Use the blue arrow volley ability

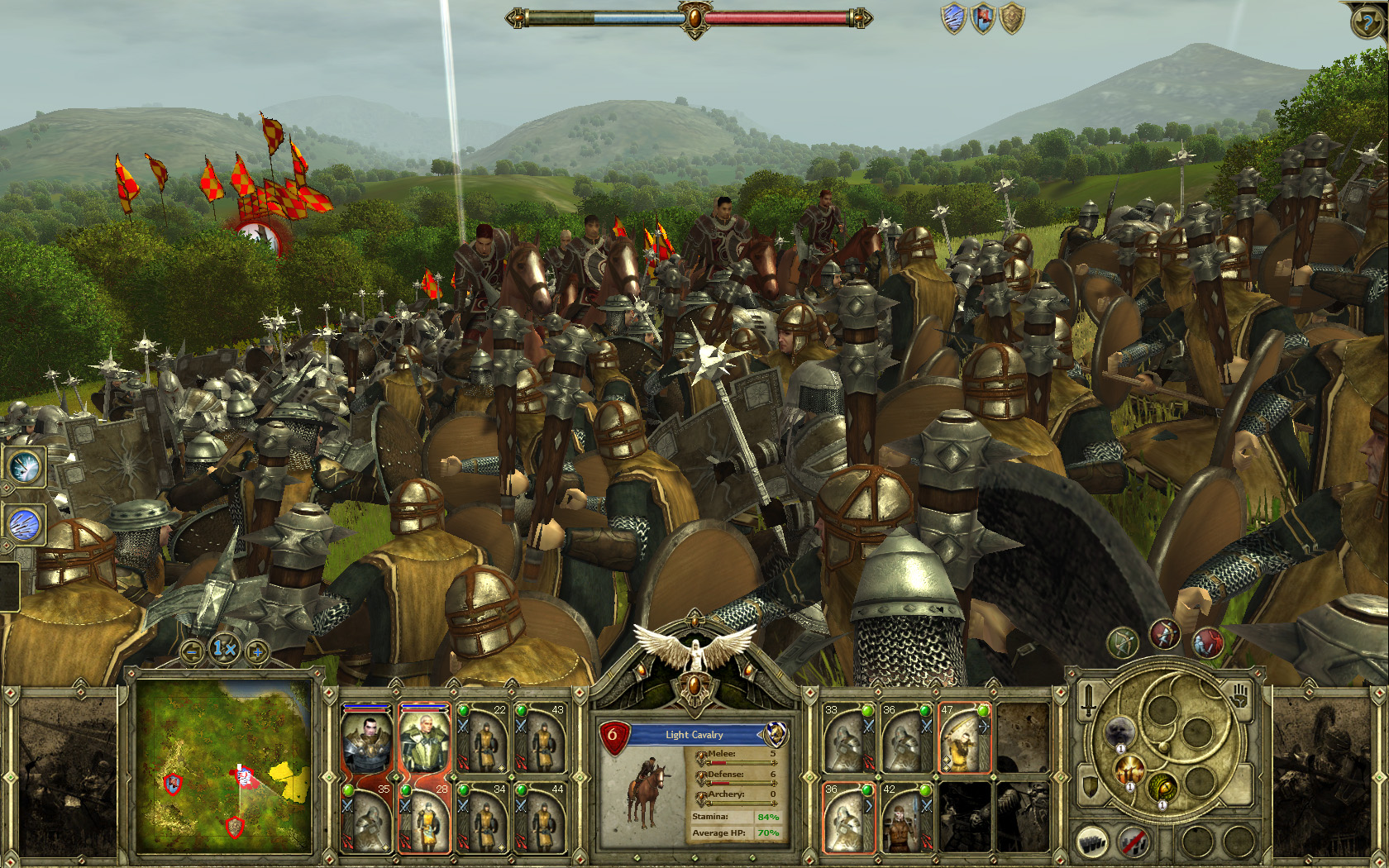(24, 524)
